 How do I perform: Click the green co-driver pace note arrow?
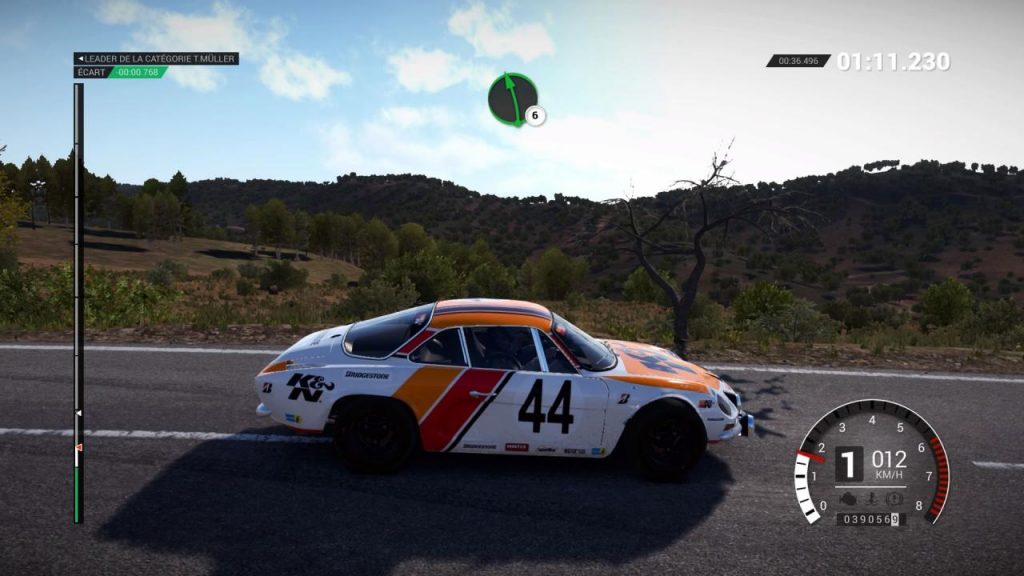(x=513, y=100)
